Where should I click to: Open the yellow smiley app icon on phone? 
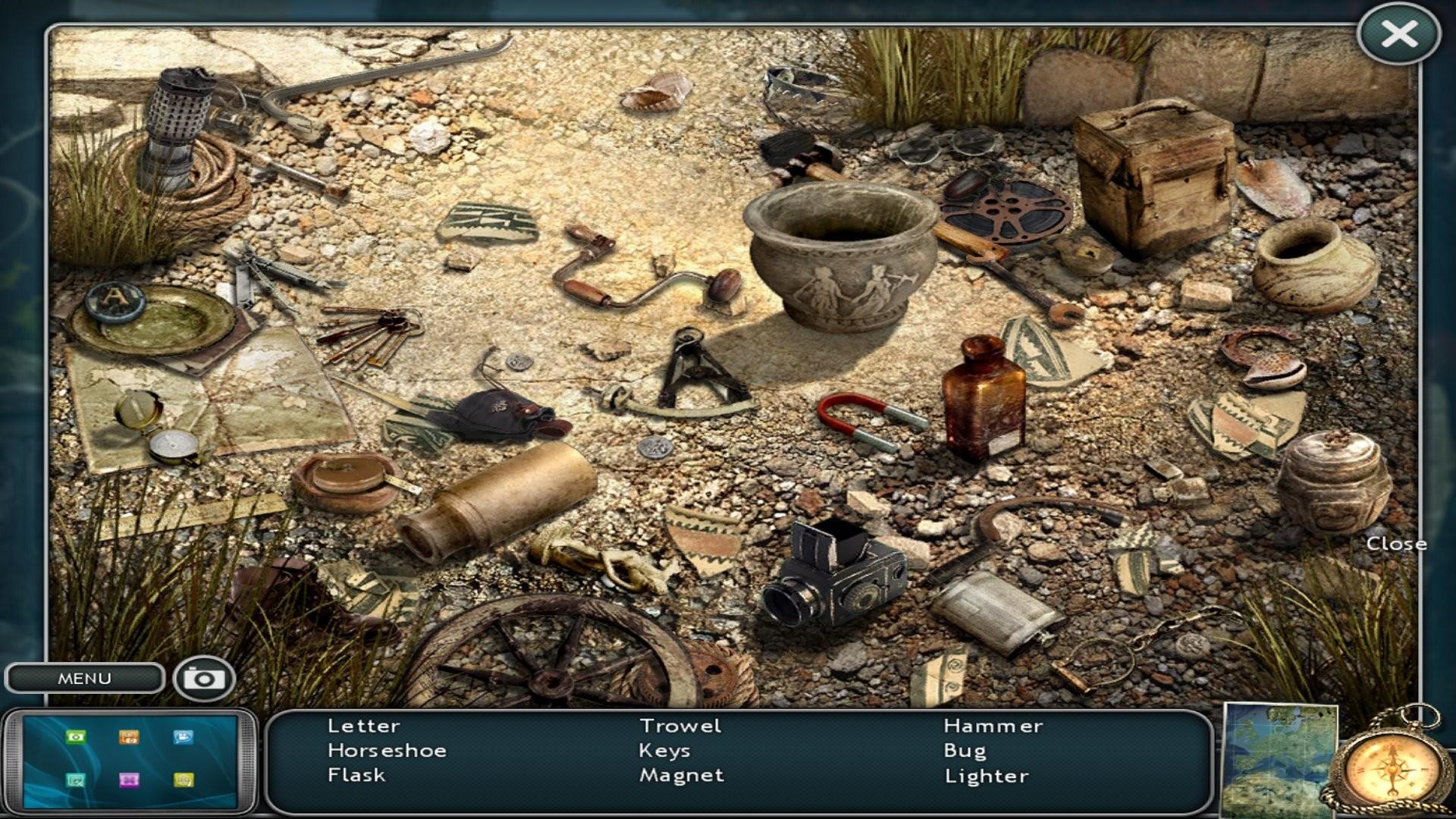[184, 780]
